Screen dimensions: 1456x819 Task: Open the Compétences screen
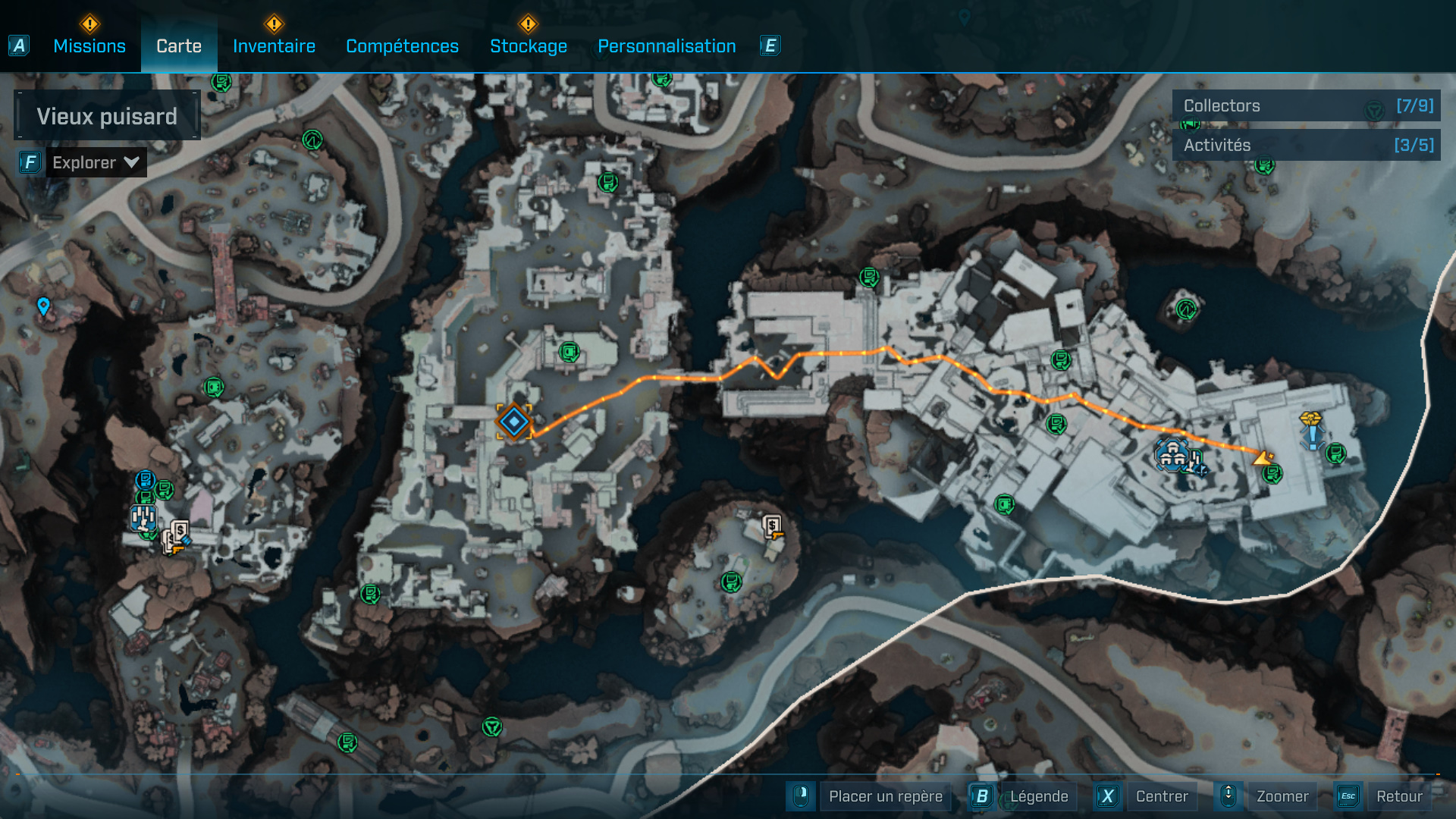click(x=401, y=45)
